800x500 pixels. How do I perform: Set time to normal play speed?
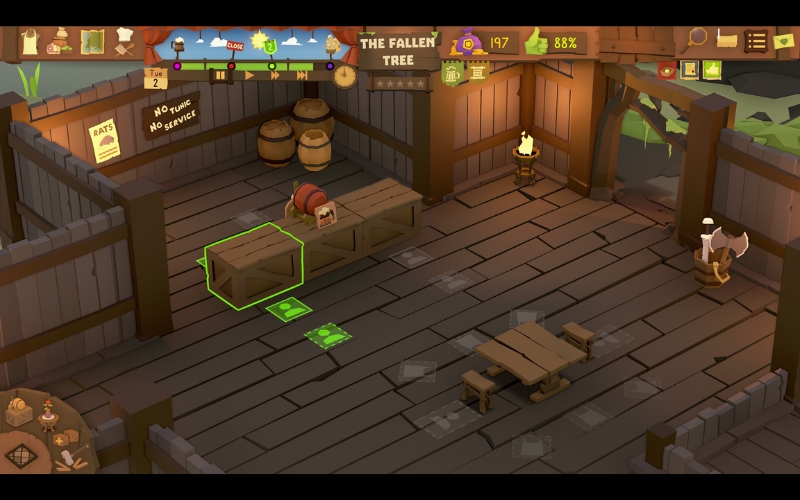click(249, 75)
